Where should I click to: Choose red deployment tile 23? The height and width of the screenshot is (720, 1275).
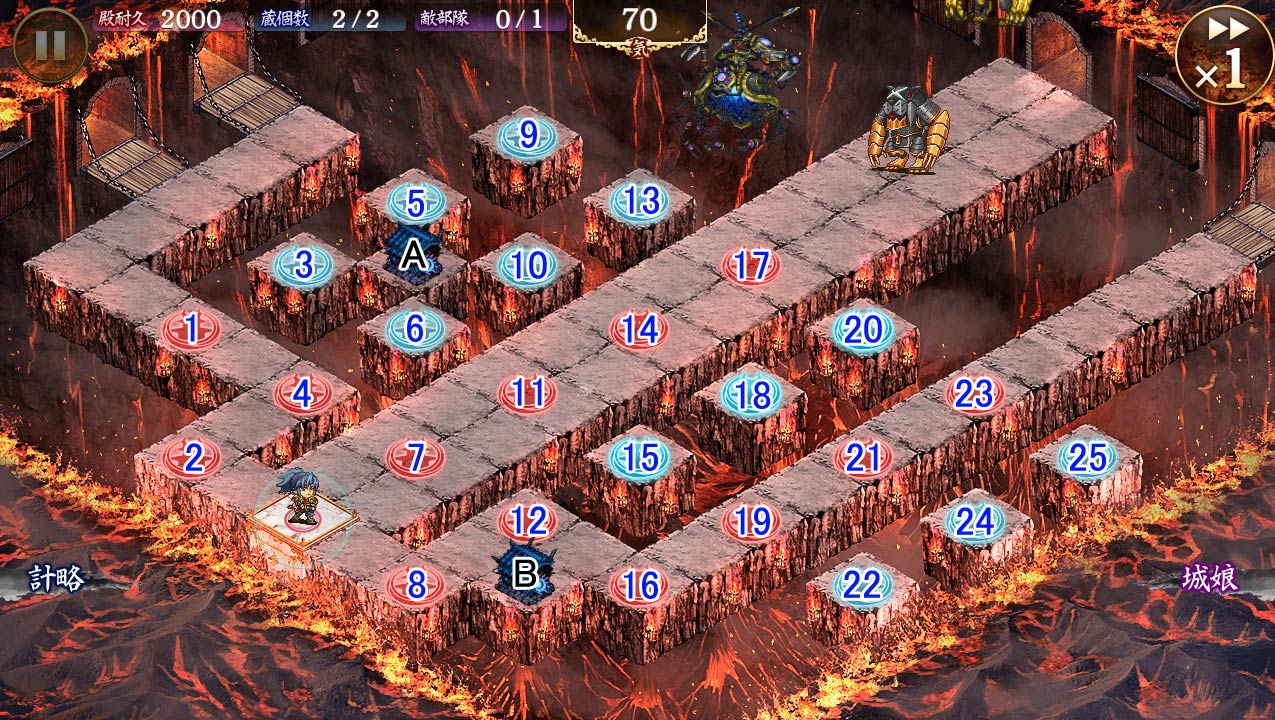pos(974,393)
